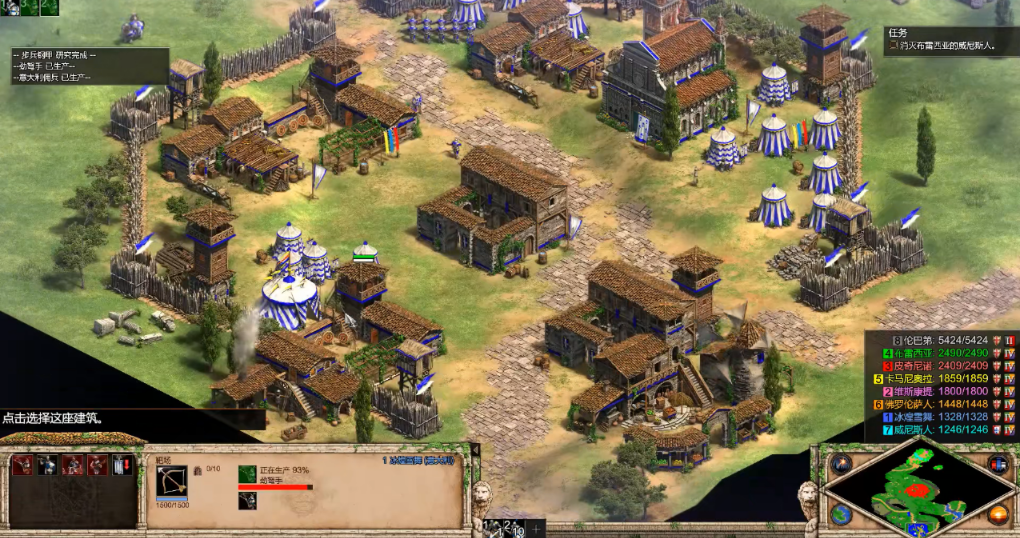1020x538 pixels.
Task: Select control group 1 knight icon
Action: pos(9,8)
